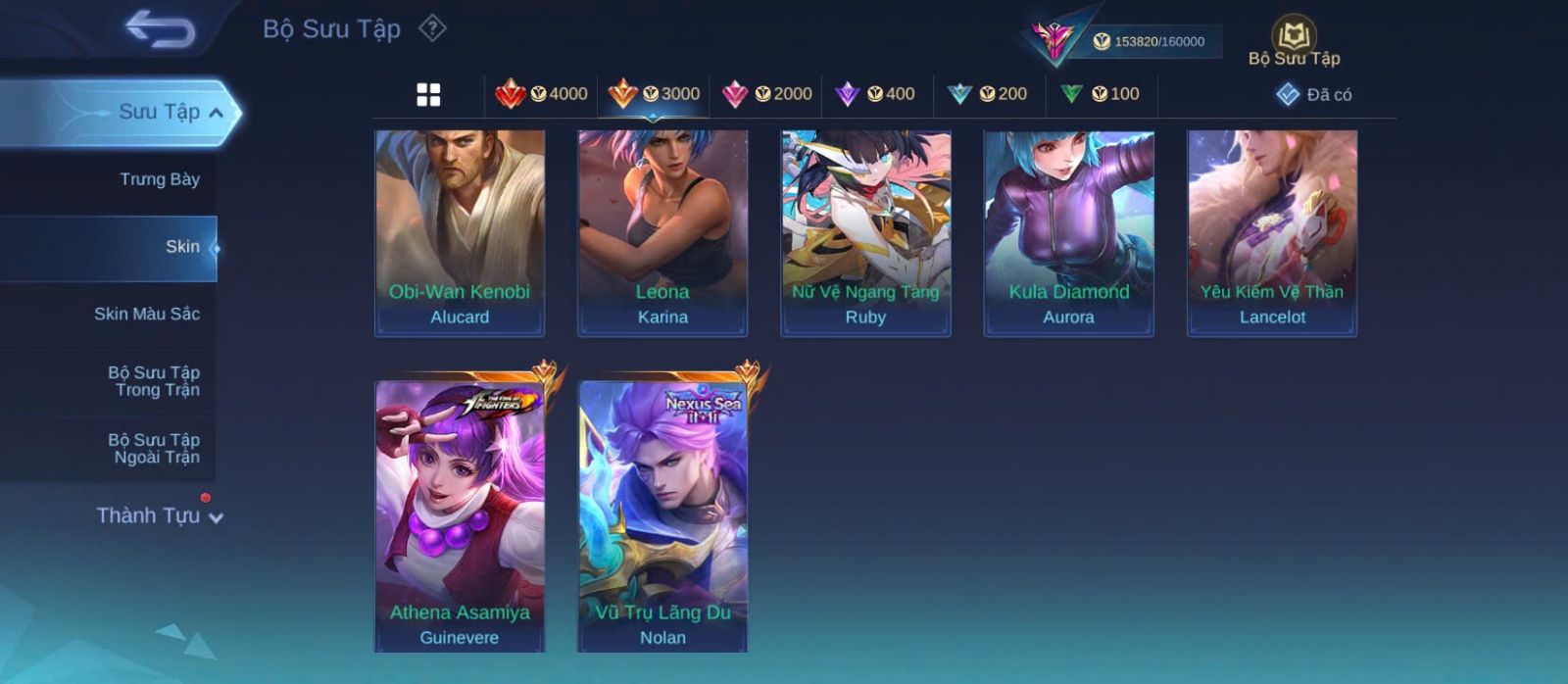
Task: Toggle the Đã có owned filter
Action: (x=1314, y=95)
